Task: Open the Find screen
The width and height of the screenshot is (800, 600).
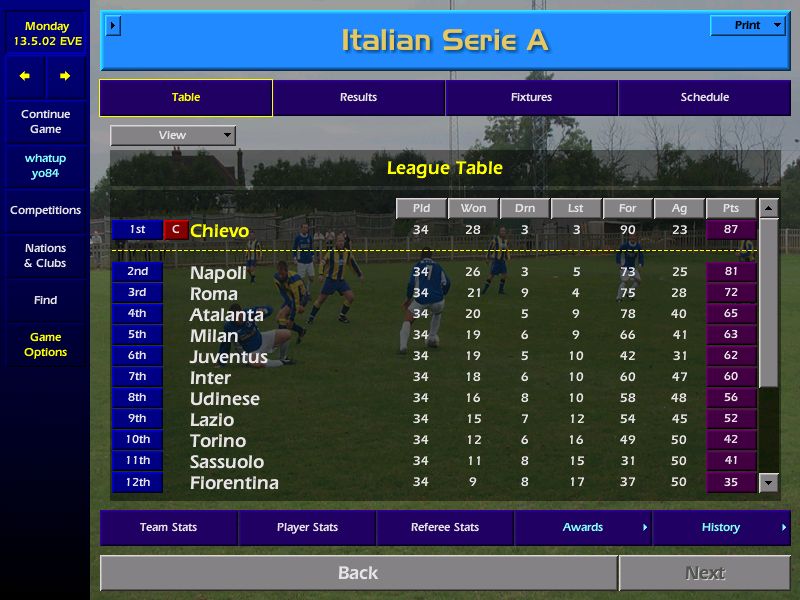Action: (x=45, y=300)
